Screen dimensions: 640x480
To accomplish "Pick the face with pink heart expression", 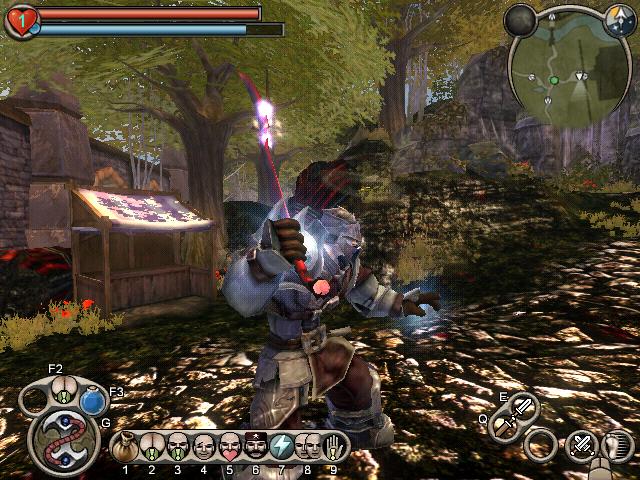I will (230, 446).
